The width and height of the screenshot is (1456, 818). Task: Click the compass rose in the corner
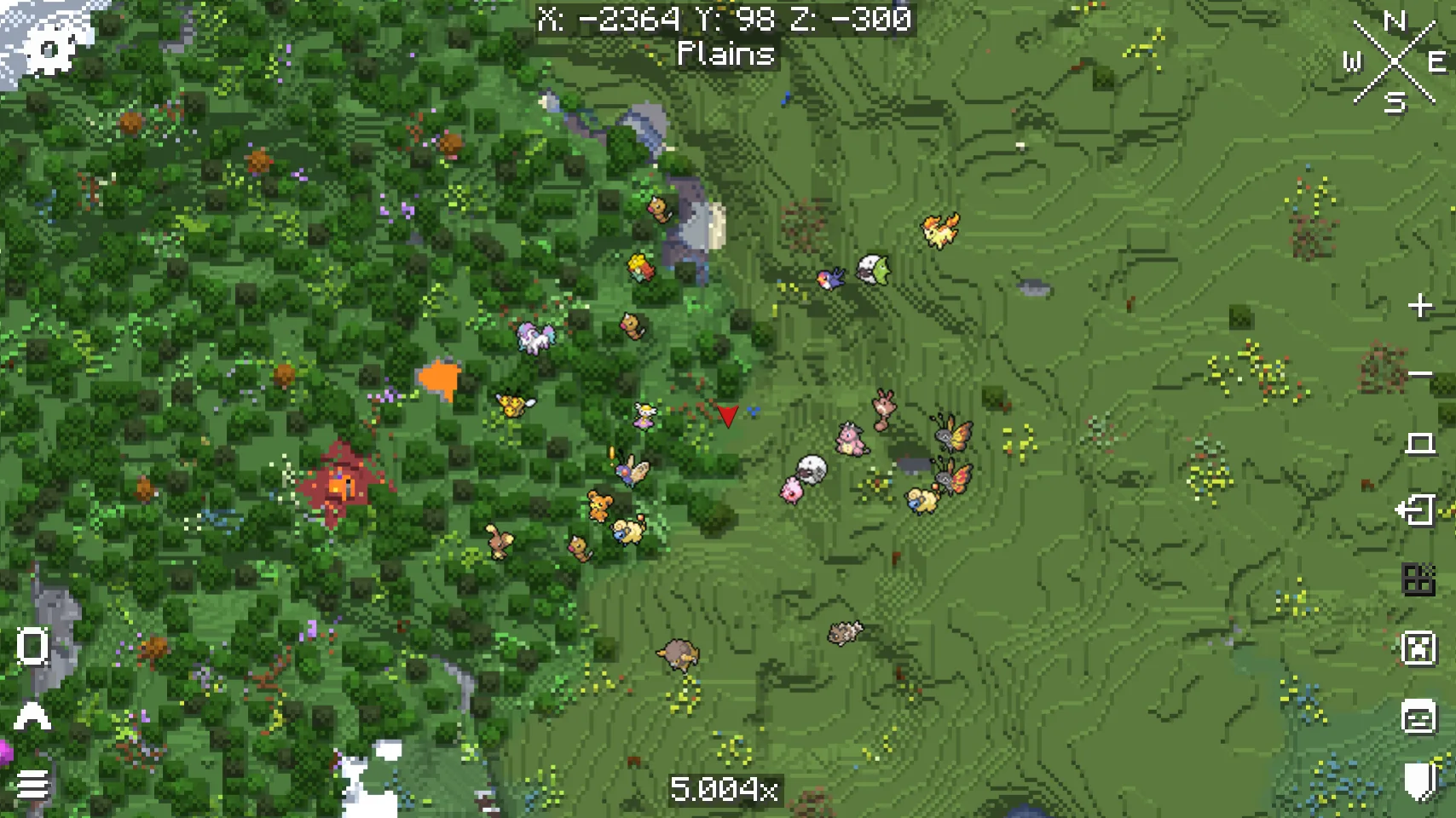pos(1393,60)
